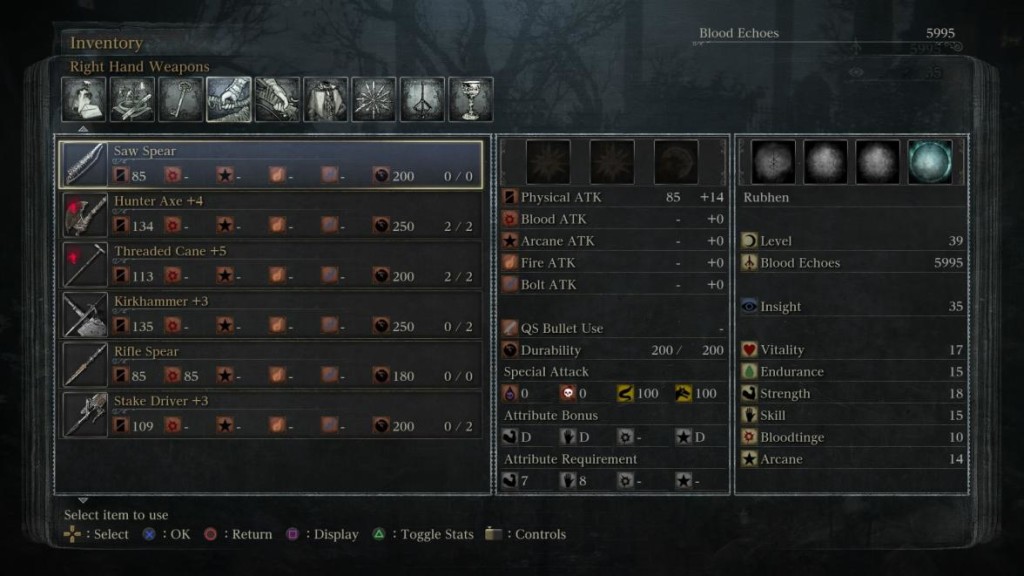Select Threaded Cane +5 from the list

(x=270, y=264)
